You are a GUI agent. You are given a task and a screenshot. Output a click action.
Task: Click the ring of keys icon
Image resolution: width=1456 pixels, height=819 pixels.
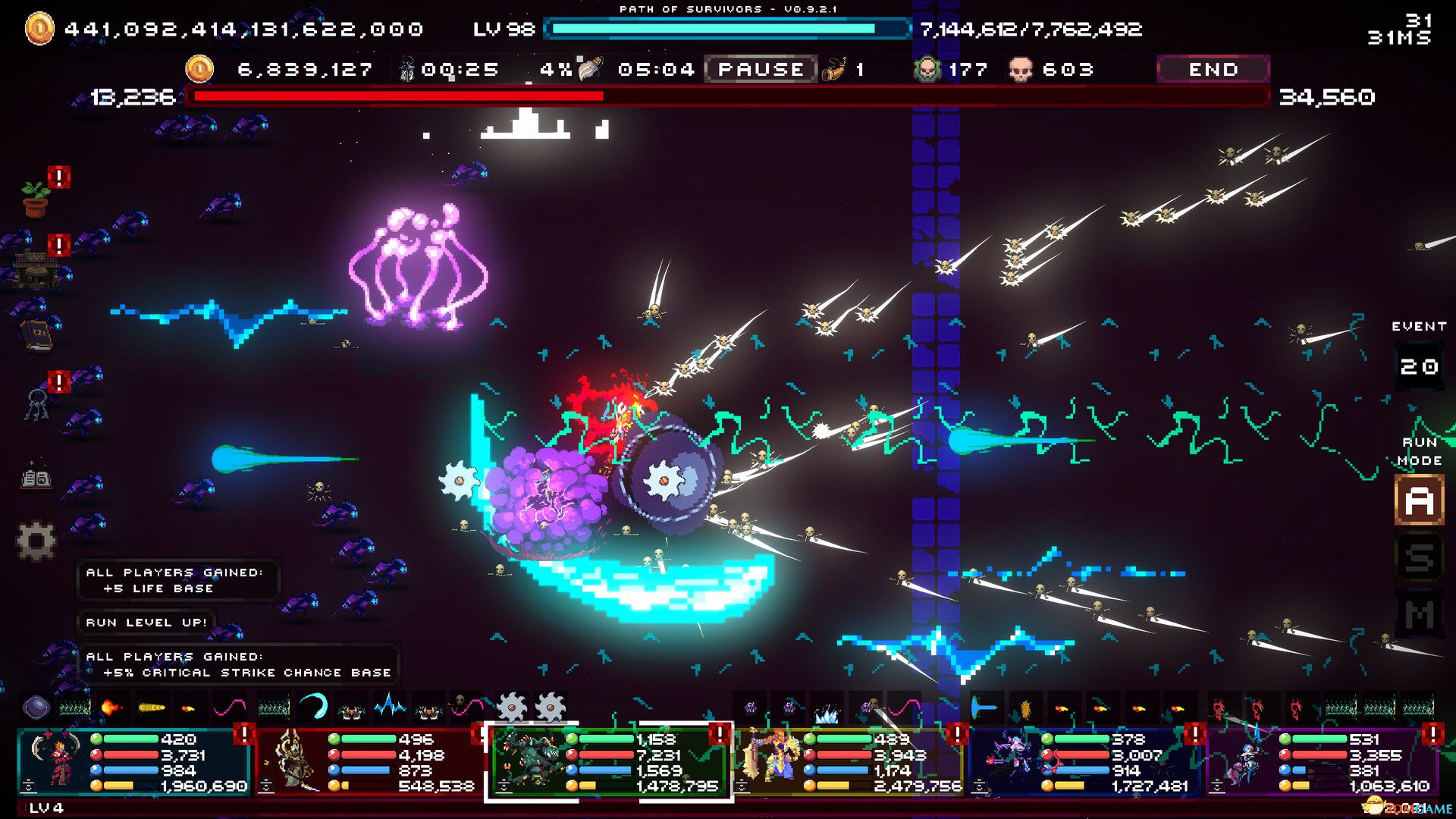coord(36,402)
